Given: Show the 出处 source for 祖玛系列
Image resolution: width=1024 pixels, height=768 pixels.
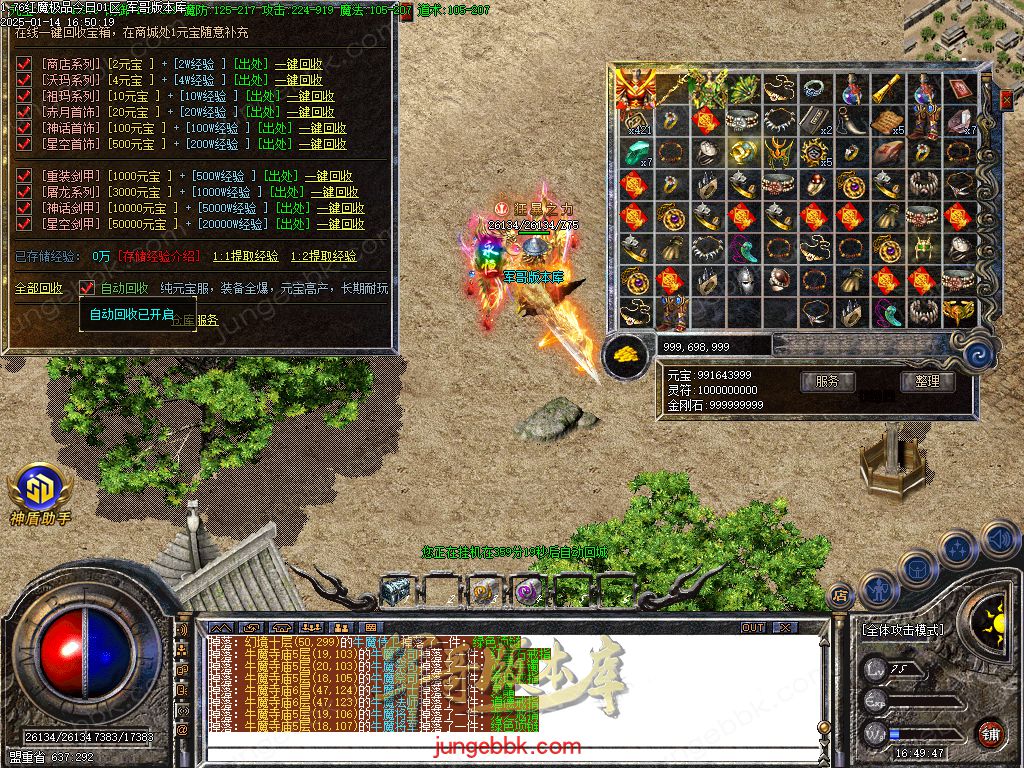Looking at the screenshot, I should 263,96.
